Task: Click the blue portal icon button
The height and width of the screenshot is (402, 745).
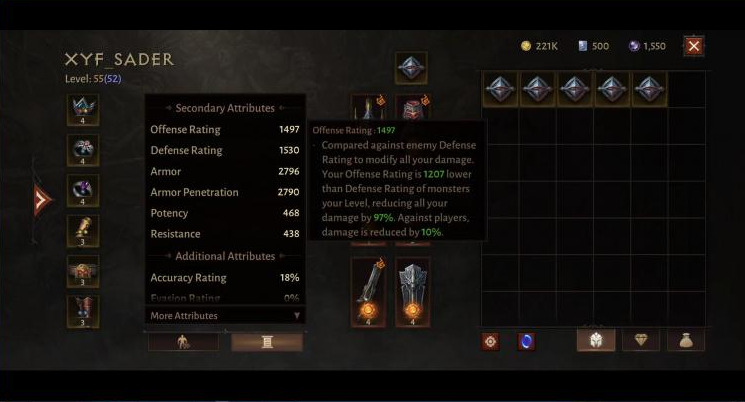Action: pyautogui.click(x=526, y=341)
